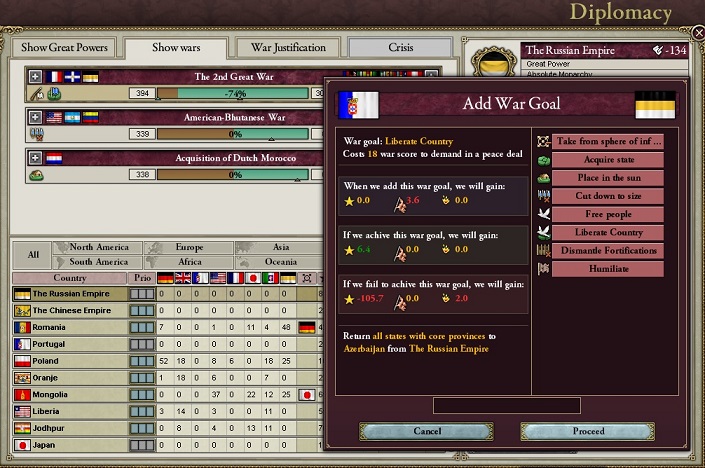Select the Place in the sun goal
The height and width of the screenshot is (468, 705).
[x=607, y=178]
